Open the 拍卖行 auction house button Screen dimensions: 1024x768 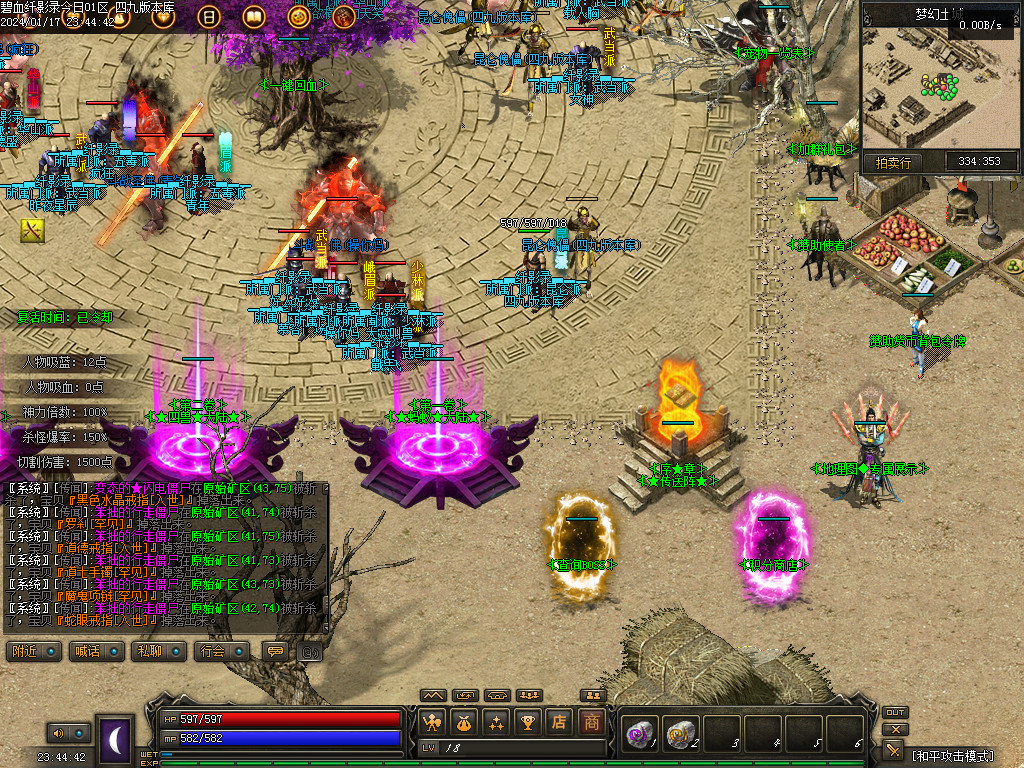(x=893, y=162)
